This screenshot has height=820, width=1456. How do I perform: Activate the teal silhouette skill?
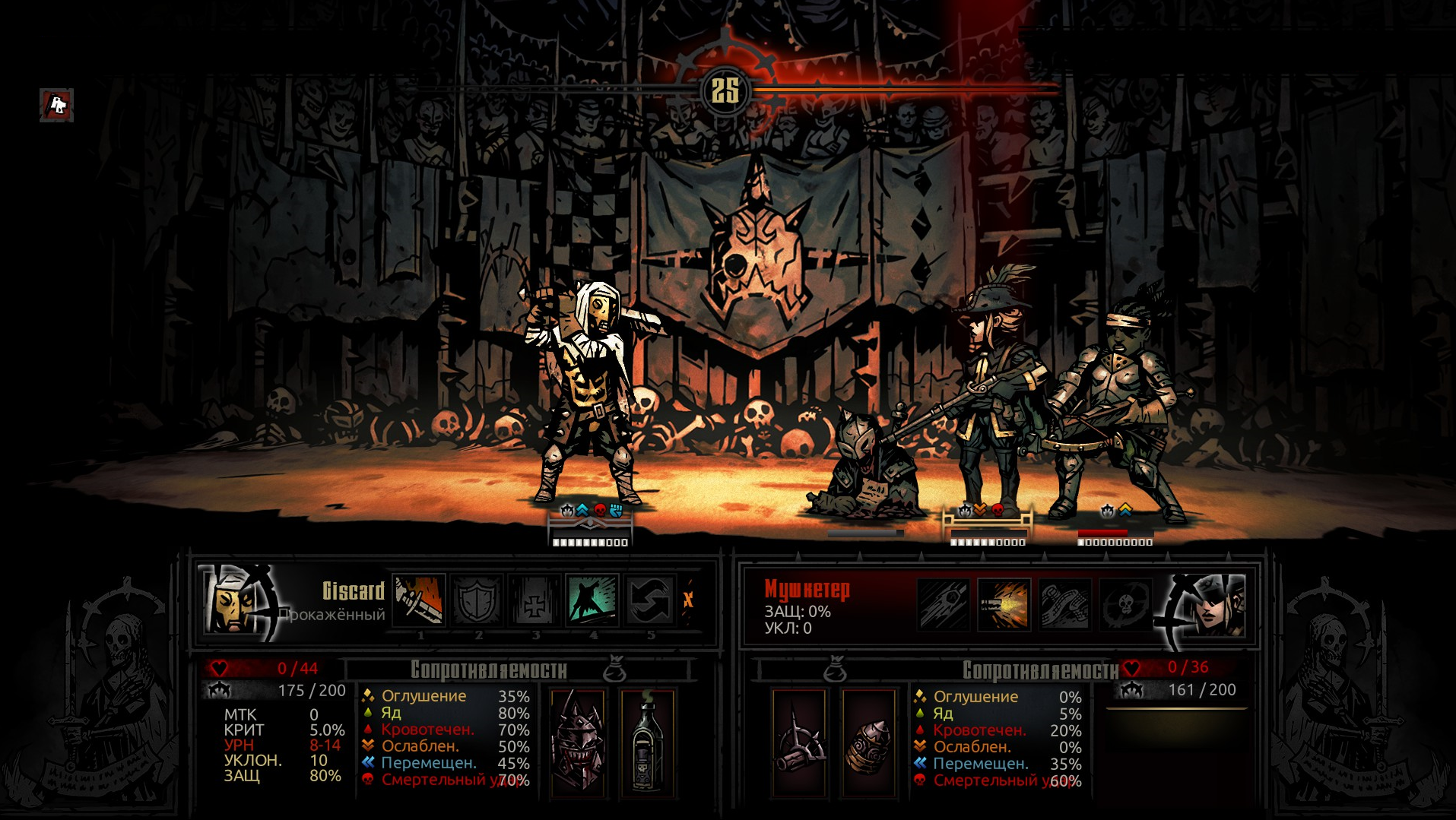pyautogui.click(x=592, y=600)
